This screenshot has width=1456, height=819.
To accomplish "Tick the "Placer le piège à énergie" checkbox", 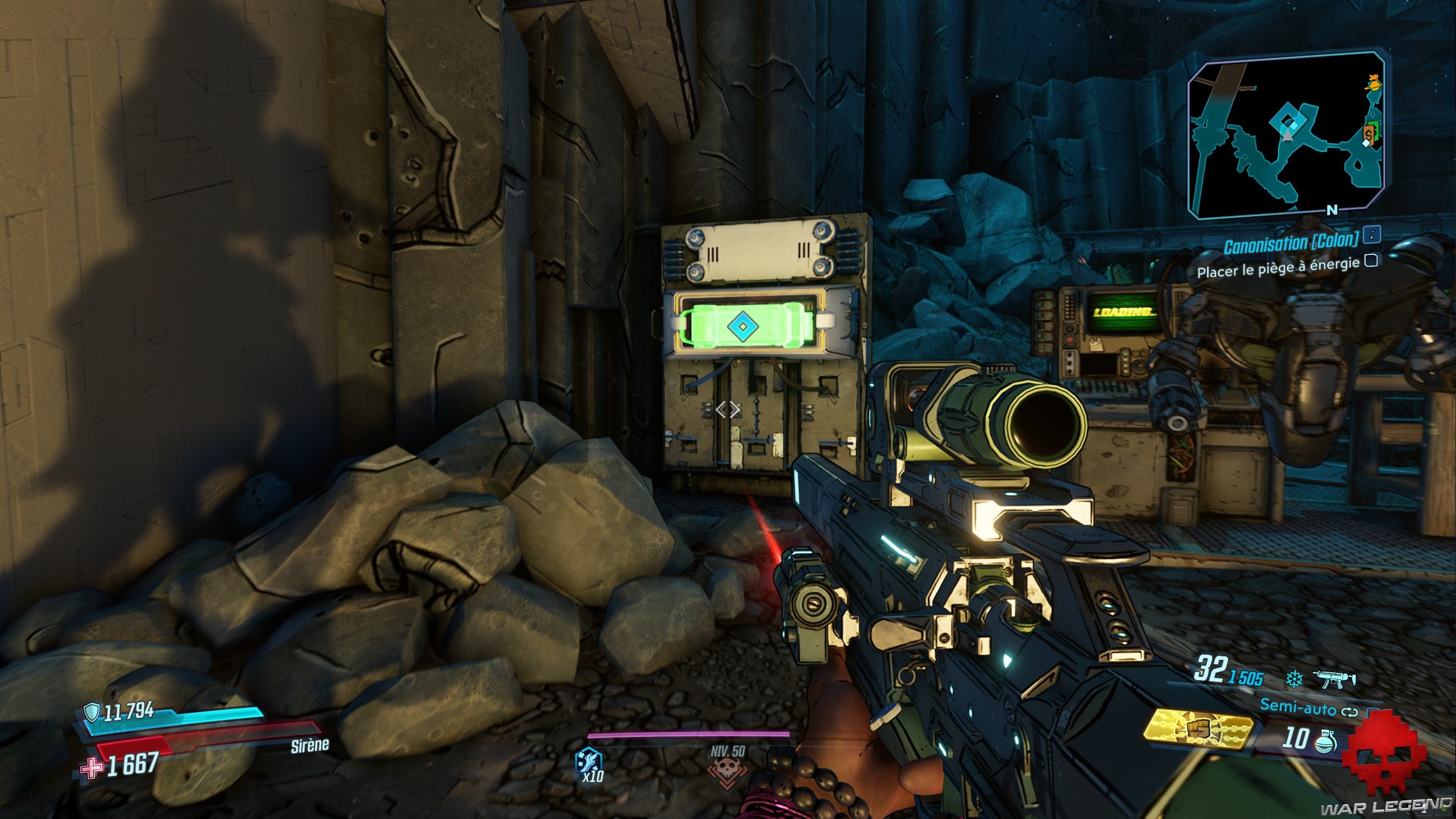I will [1371, 261].
